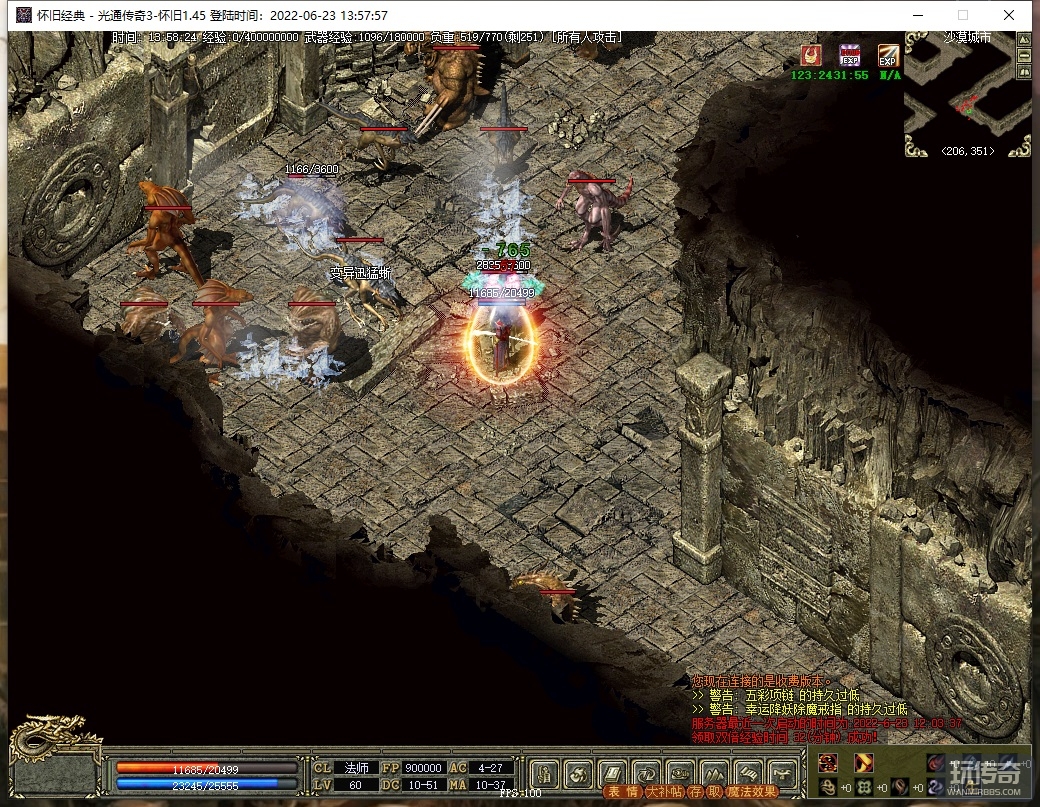Click the red crescent buff icon

tap(811, 55)
